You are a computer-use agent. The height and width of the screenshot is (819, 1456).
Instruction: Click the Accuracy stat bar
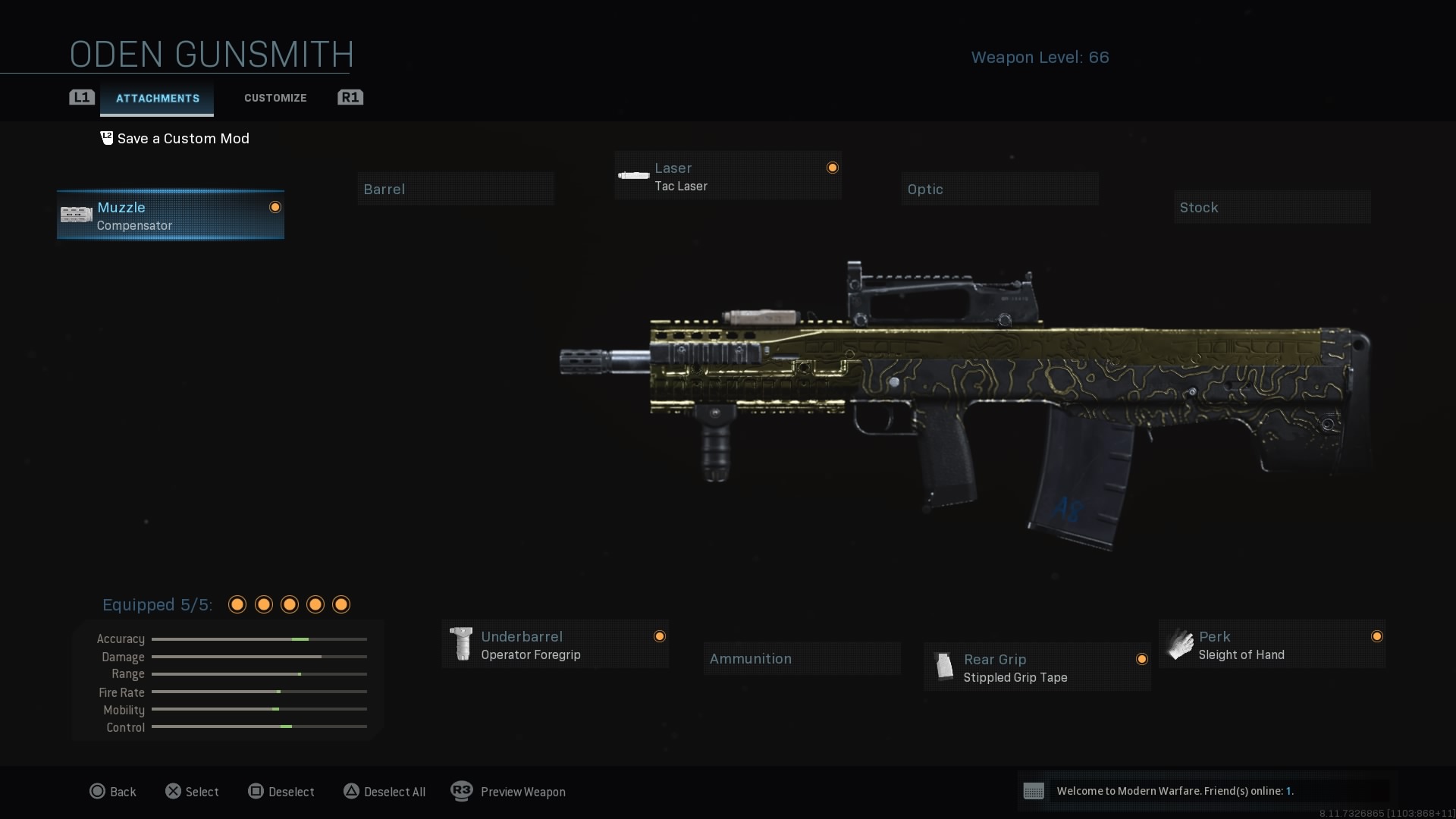pyautogui.click(x=259, y=639)
